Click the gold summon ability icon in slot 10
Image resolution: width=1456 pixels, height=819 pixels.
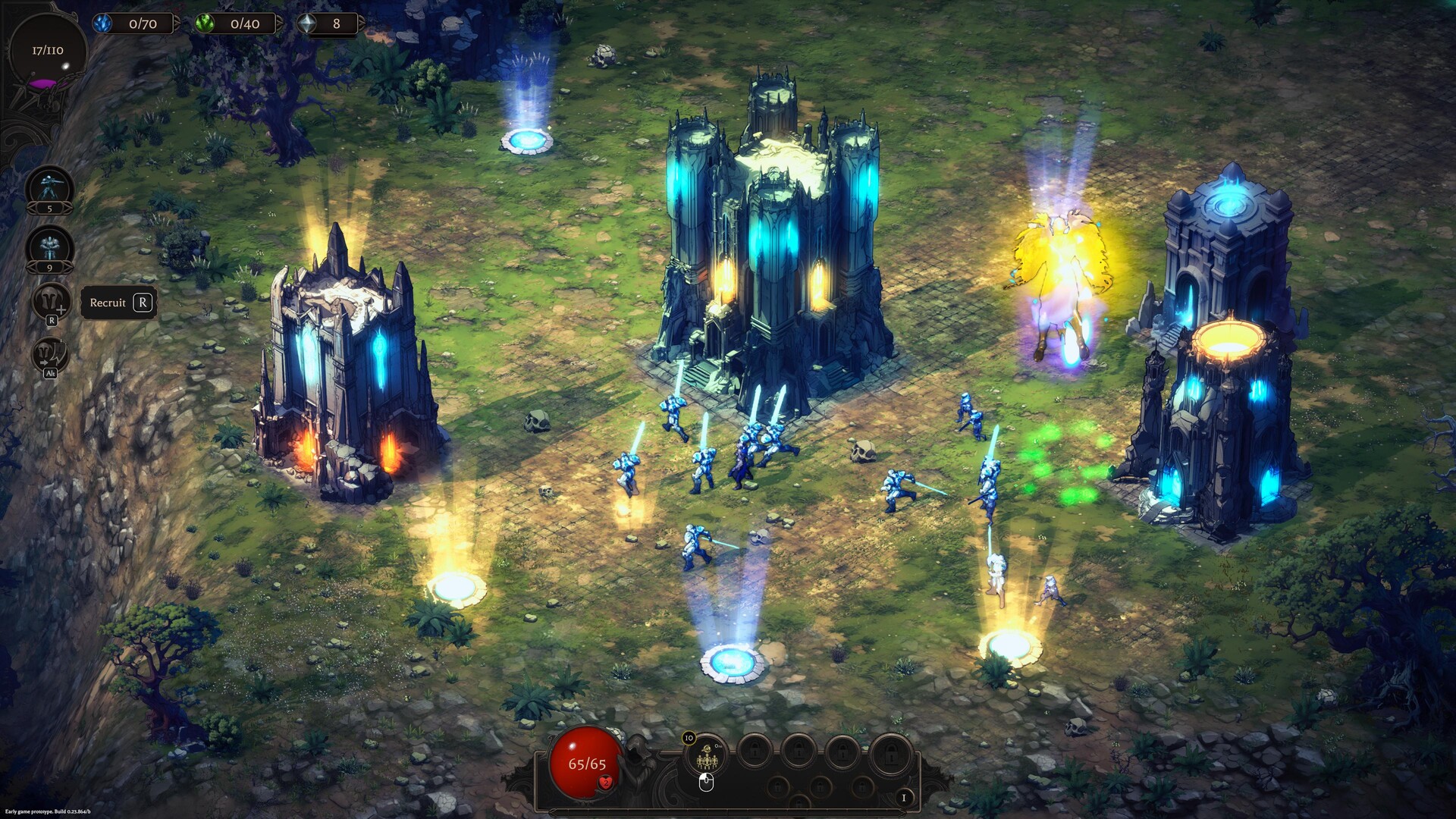click(707, 756)
